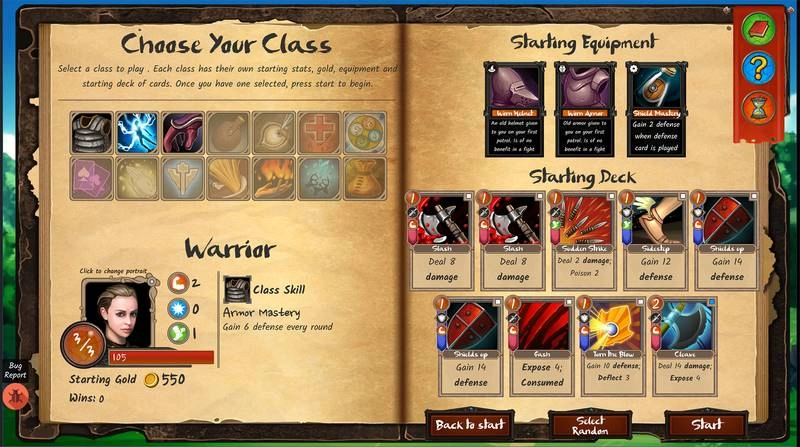The width and height of the screenshot is (800, 447).
Task: Click the Select Random button
Action: [589, 425]
